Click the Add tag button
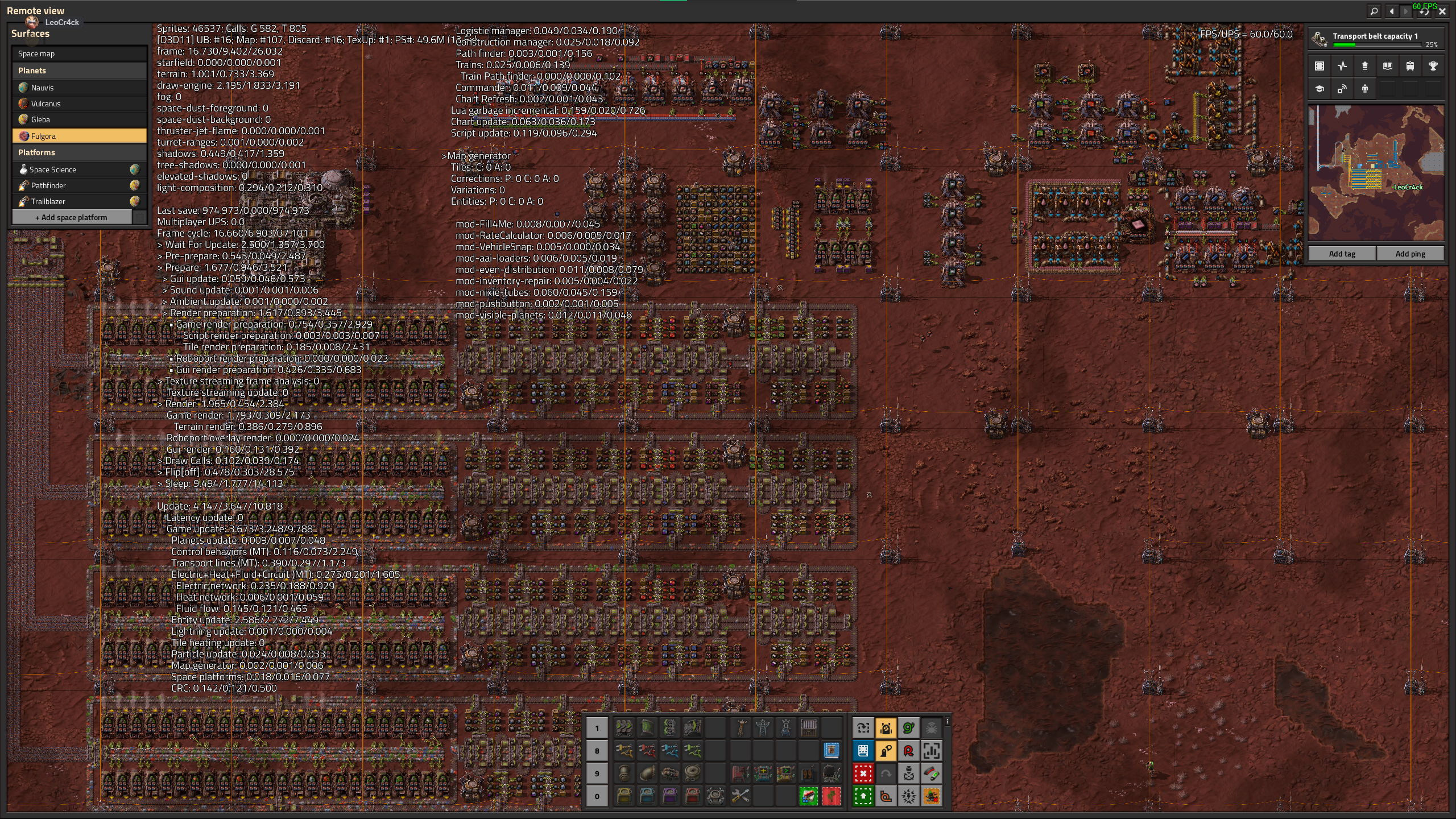1456x819 pixels. click(1342, 254)
